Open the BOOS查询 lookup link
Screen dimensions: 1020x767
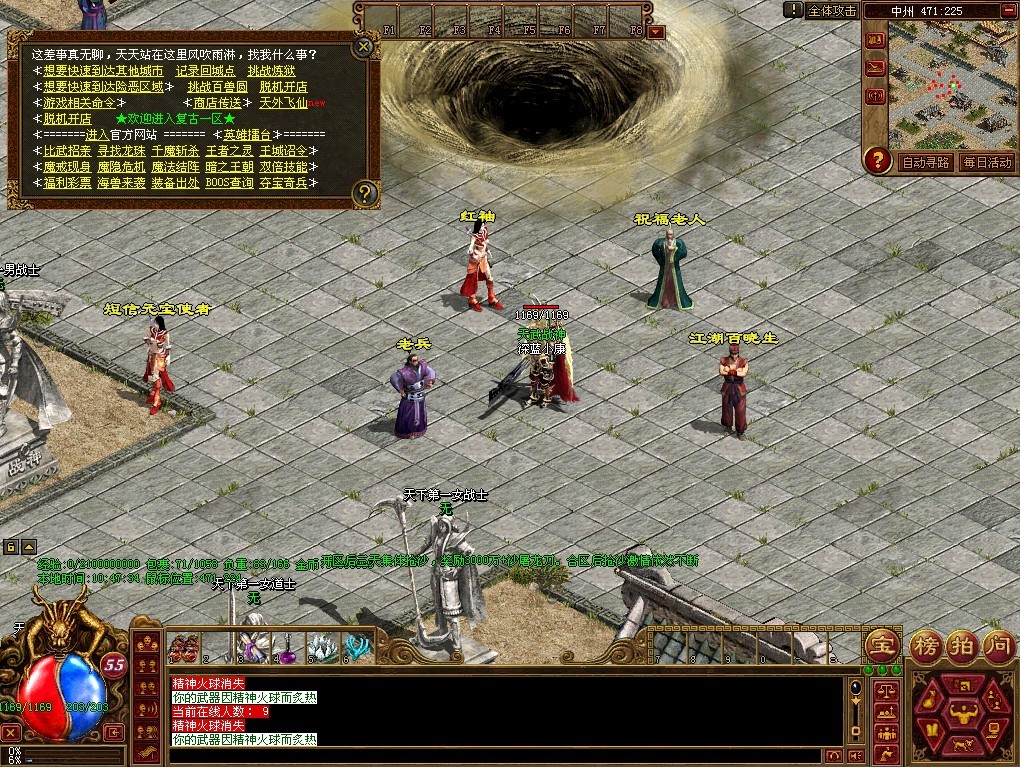coord(227,183)
